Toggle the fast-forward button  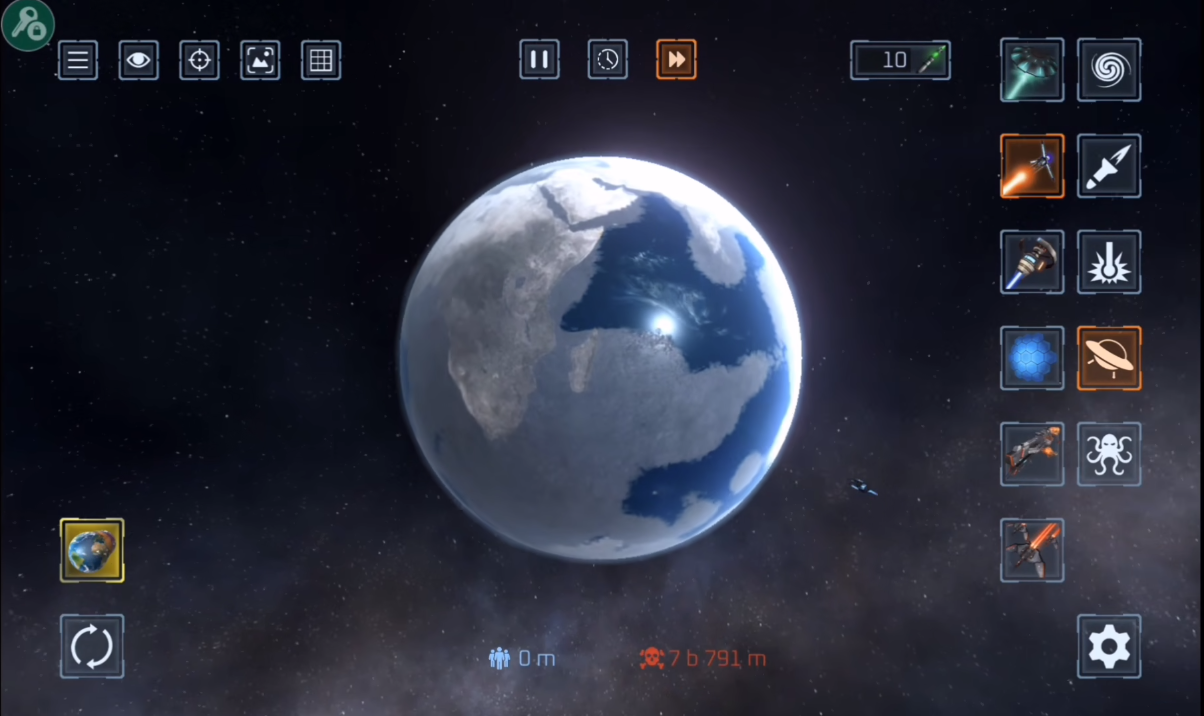(x=676, y=59)
